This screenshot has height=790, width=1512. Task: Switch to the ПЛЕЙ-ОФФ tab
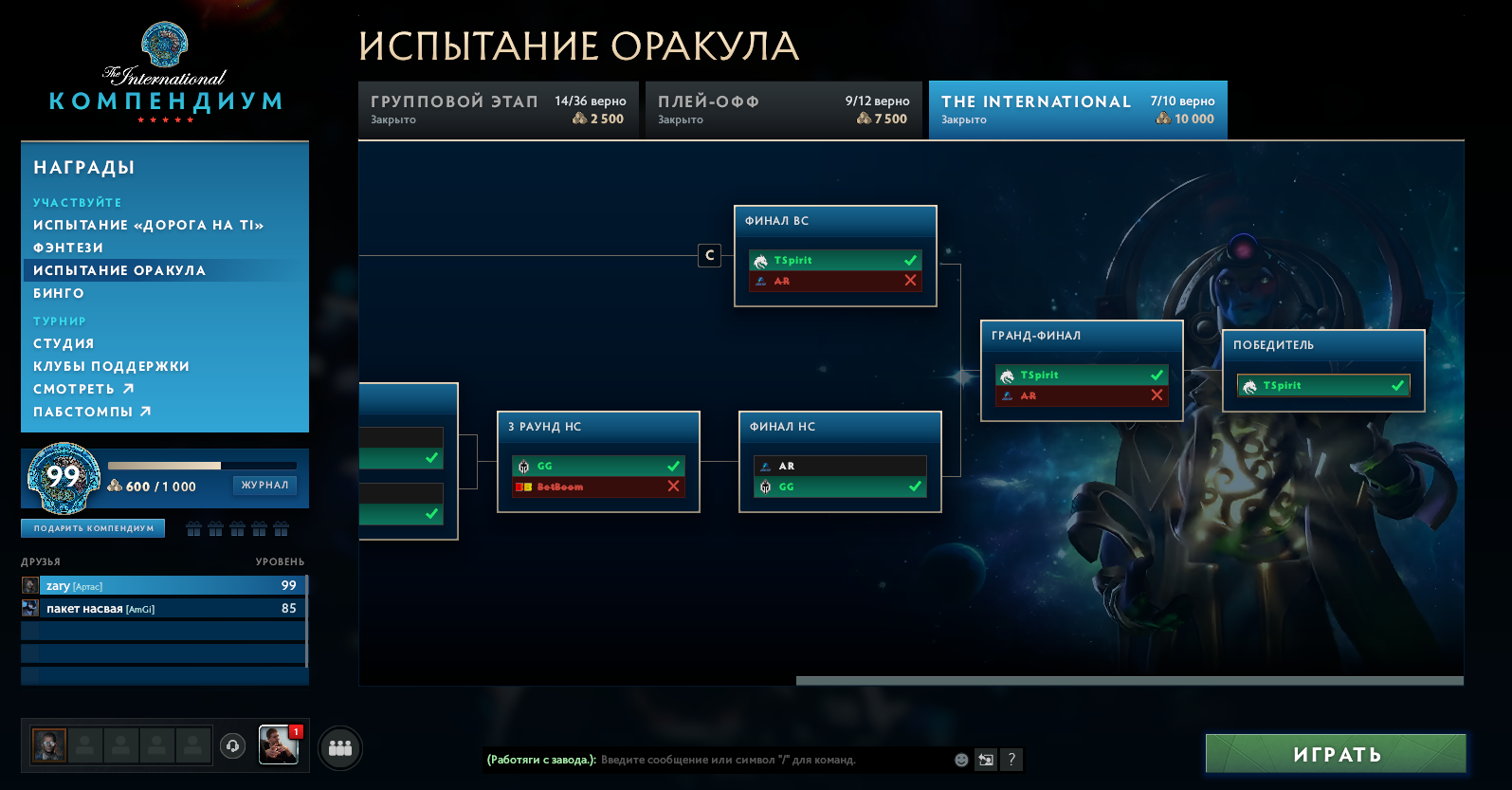coord(784,109)
